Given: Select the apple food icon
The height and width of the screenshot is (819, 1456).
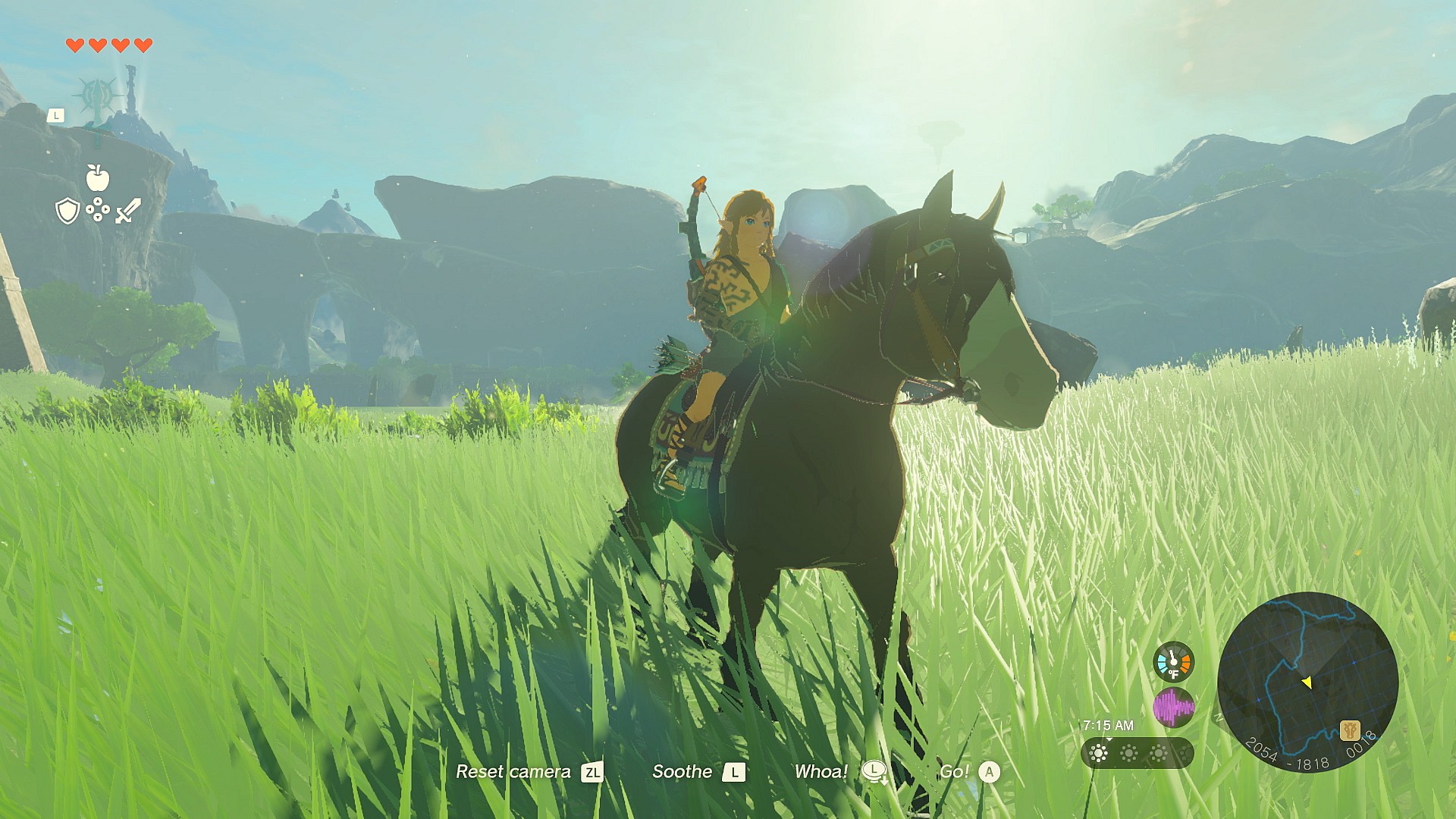Looking at the screenshot, I should pos(97,178).
